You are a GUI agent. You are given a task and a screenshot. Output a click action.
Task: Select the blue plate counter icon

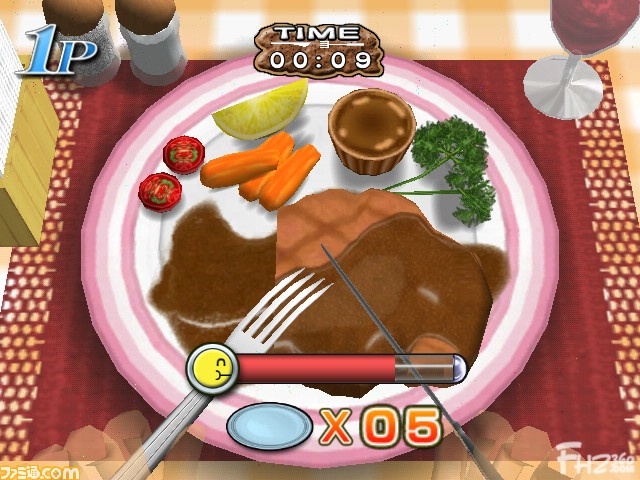pos(269,427)
